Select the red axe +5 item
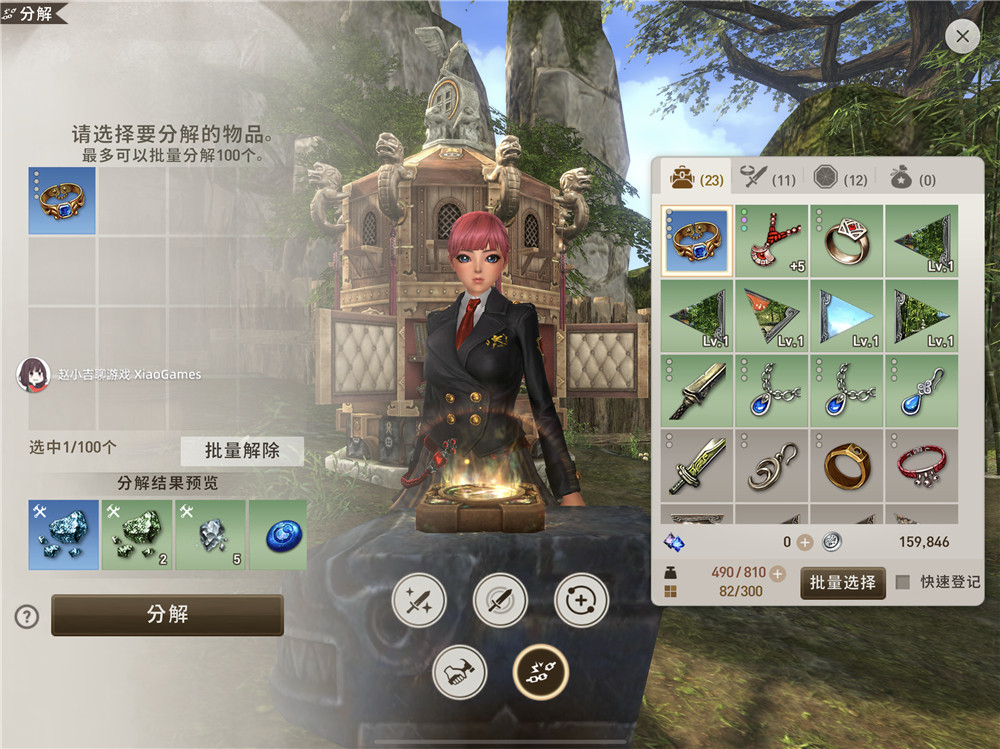Screen dimensions: 1000x749 click(772, 242)
